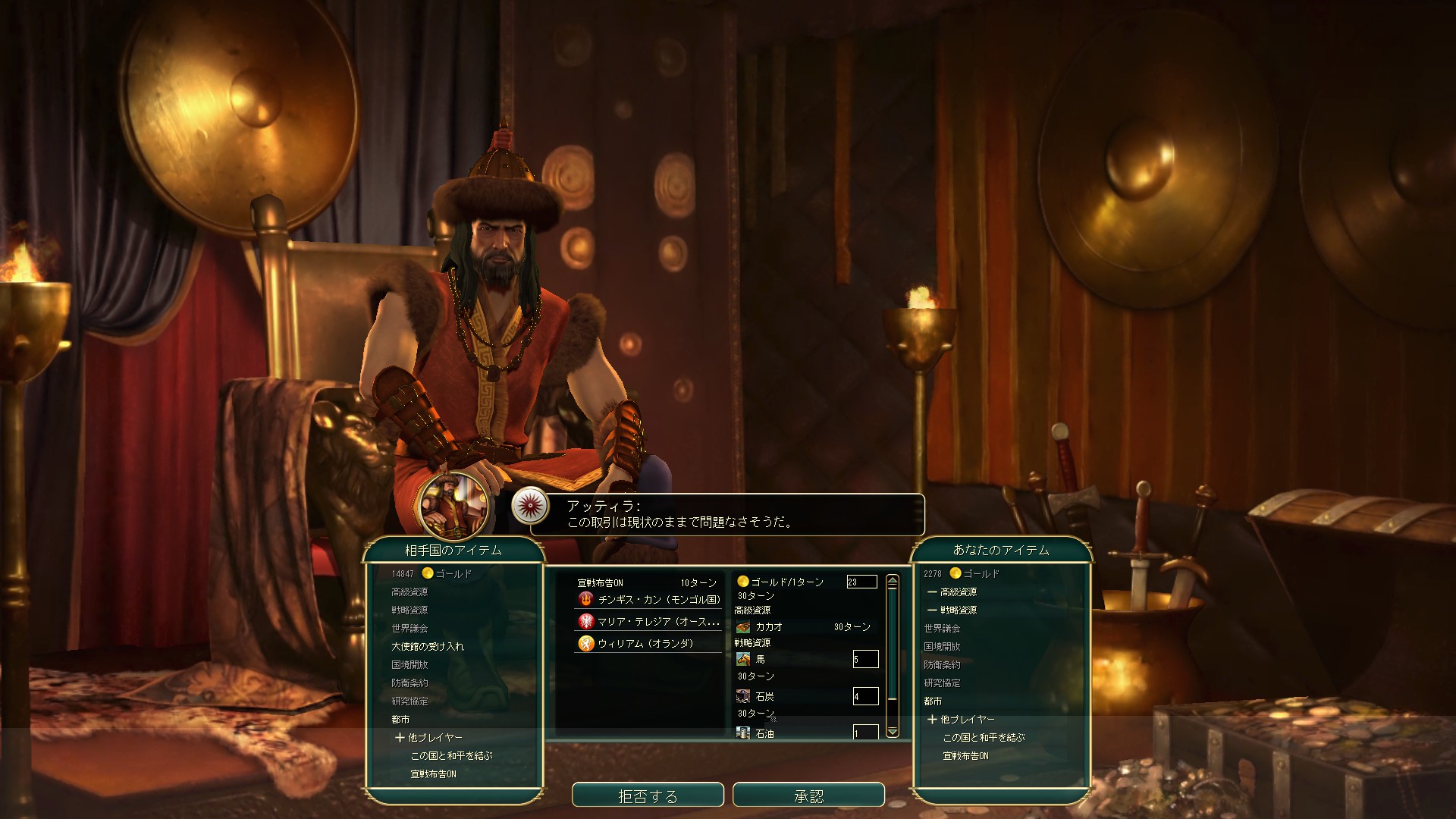Screen dimensions: 1456x819
Task: Edit the 石炭 coal quantity field
Action: 865,696
